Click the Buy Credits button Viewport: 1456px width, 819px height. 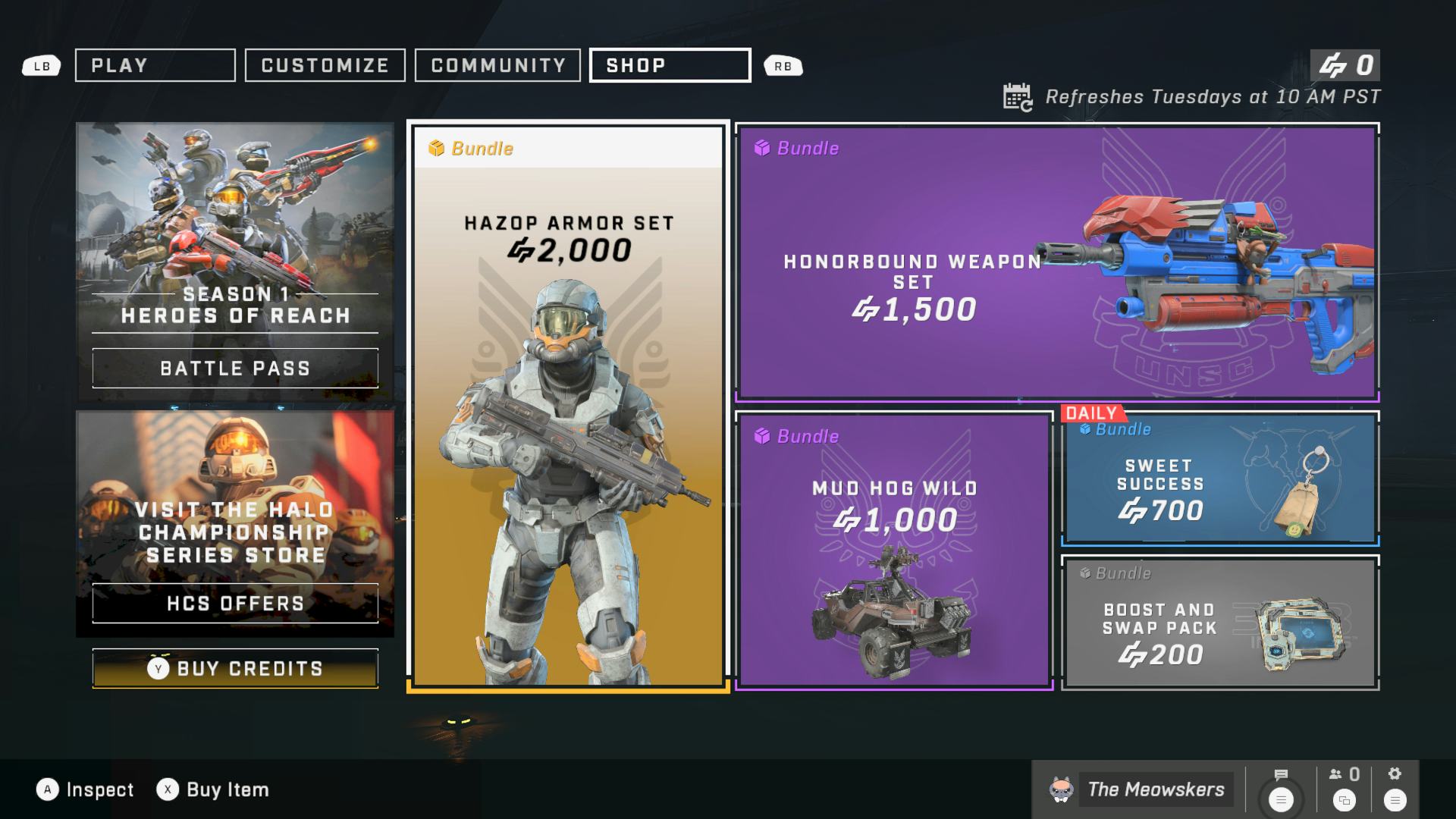tap(235, 668)
